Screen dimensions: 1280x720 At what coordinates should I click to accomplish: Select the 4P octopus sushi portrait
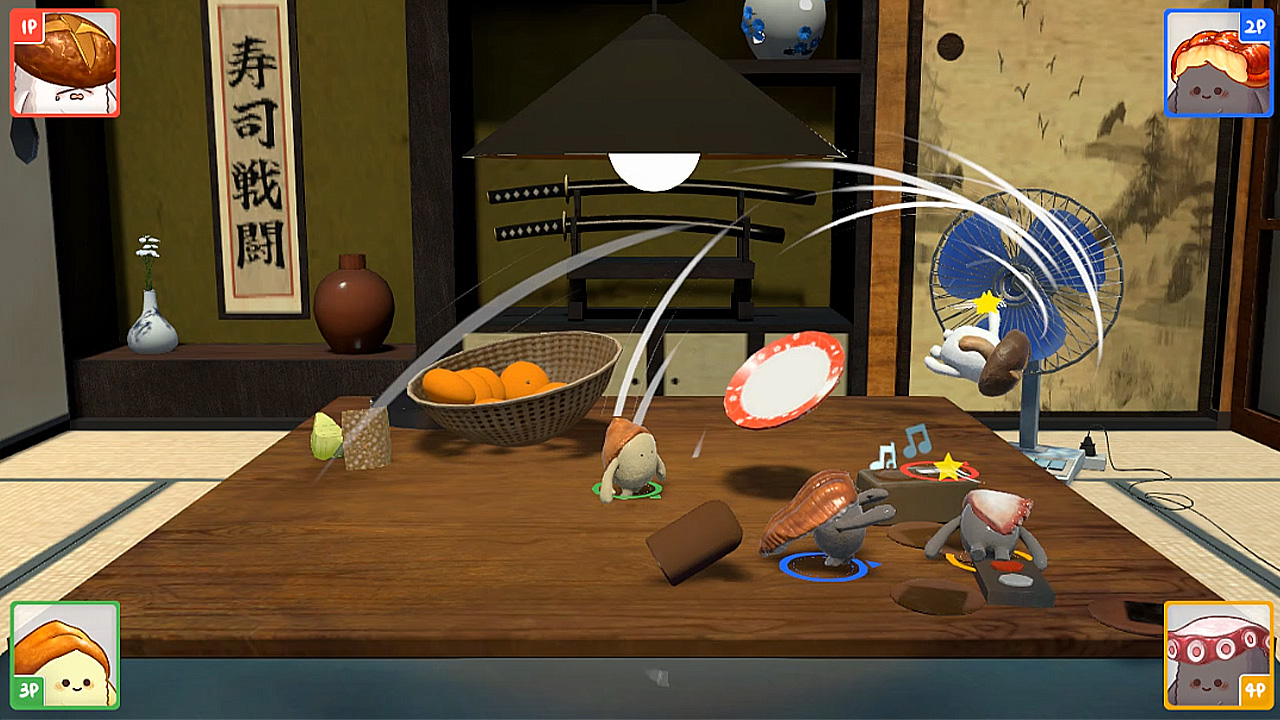point(1218,655)
